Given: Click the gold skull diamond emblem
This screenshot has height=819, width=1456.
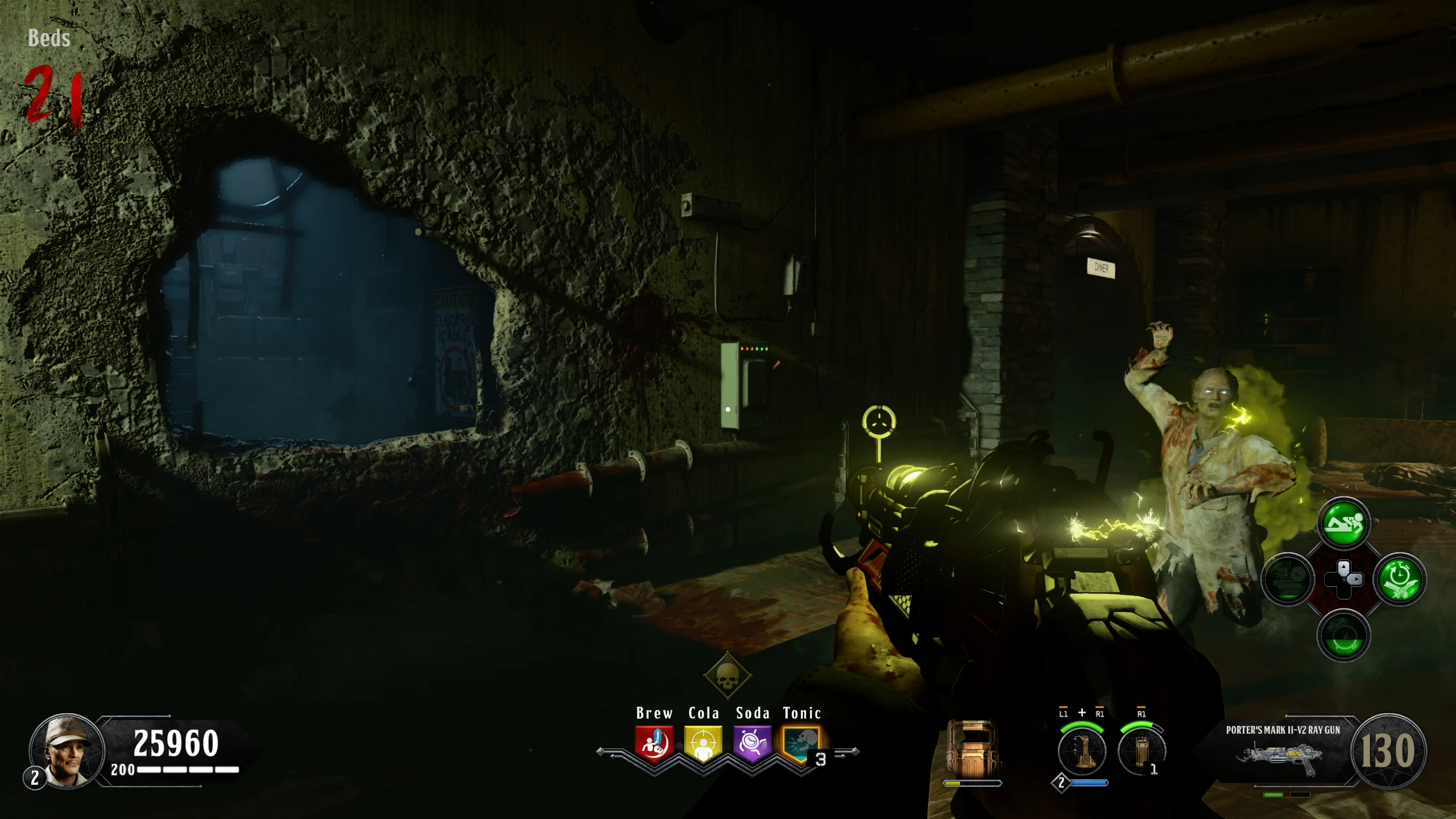Looking at the screenshot, I should pos(727,676).
